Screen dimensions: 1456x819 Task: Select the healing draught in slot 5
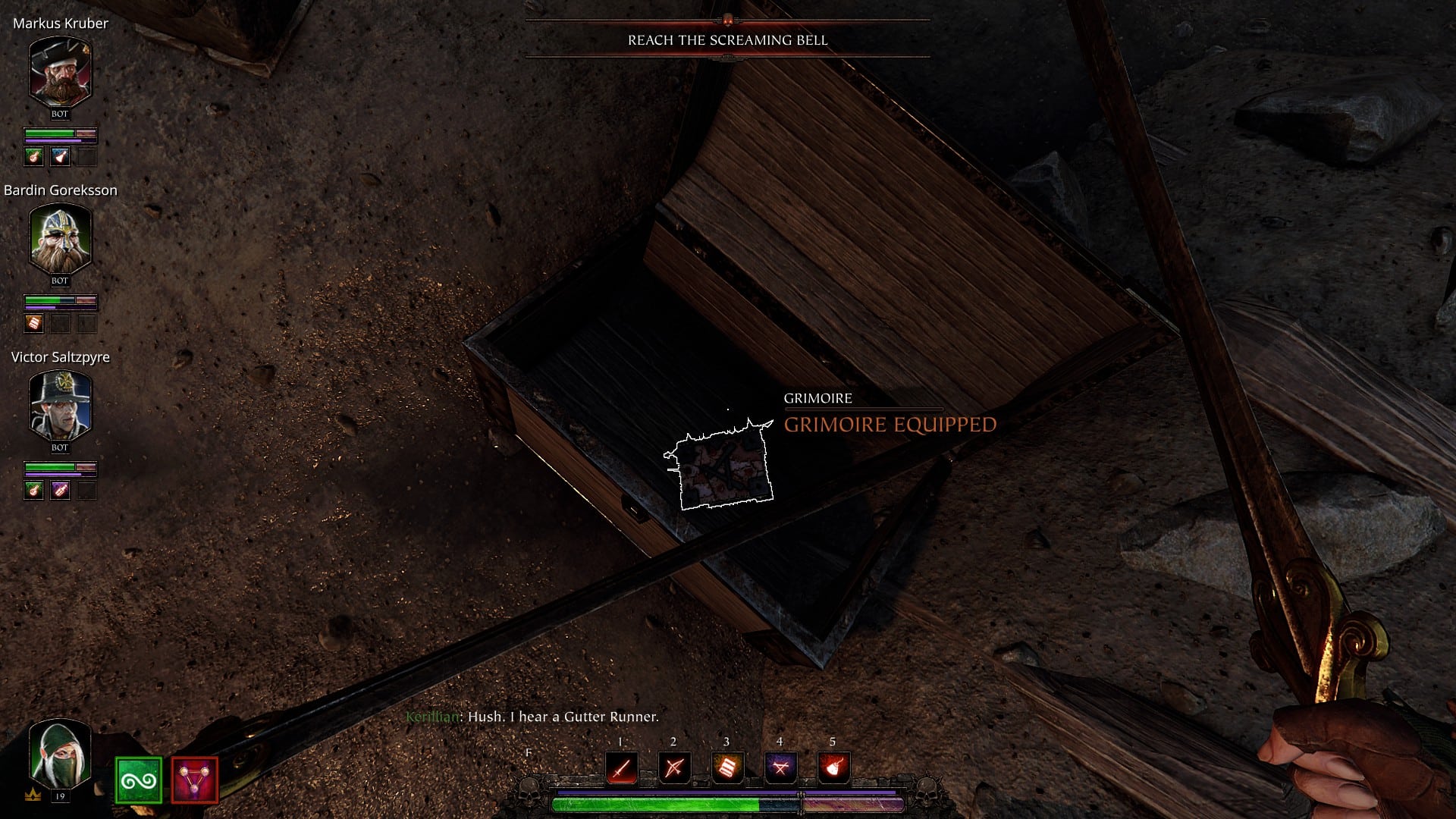tap(833, 768)
